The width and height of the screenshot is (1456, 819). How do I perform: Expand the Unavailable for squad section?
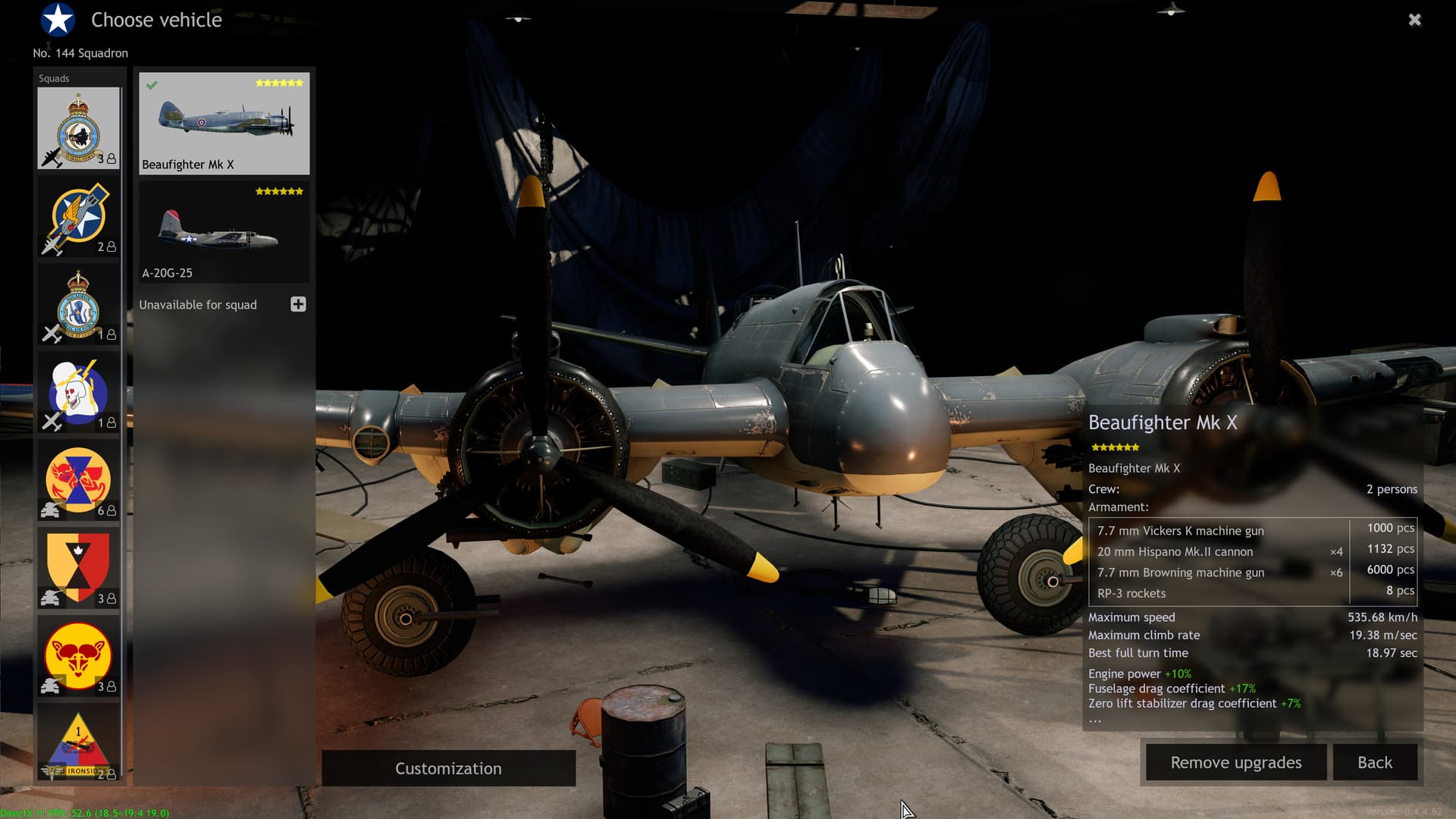pyautogui.click(x=298, y=304)
